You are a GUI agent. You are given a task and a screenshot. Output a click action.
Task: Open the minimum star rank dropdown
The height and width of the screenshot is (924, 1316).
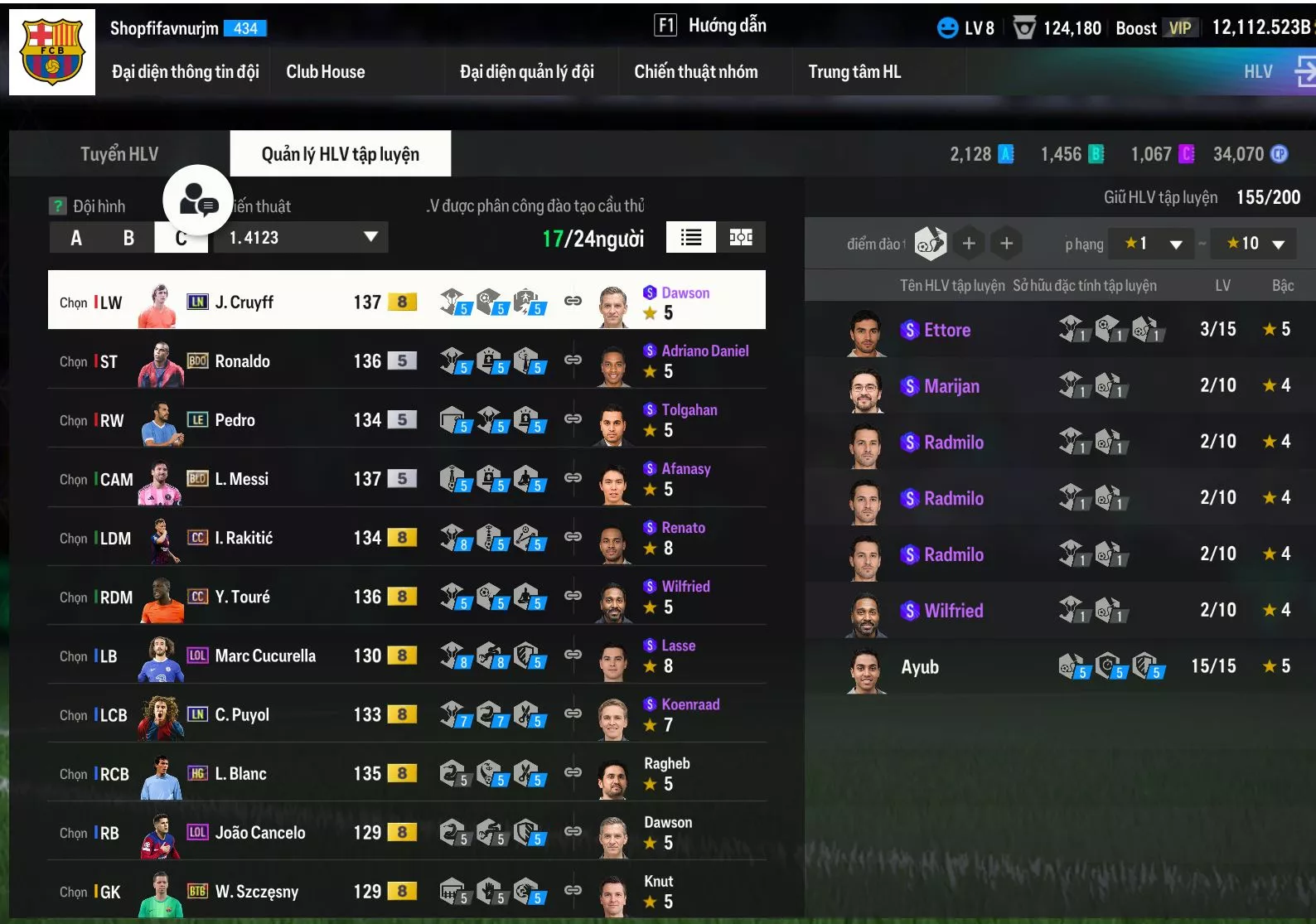click(x=1152, y=244)
